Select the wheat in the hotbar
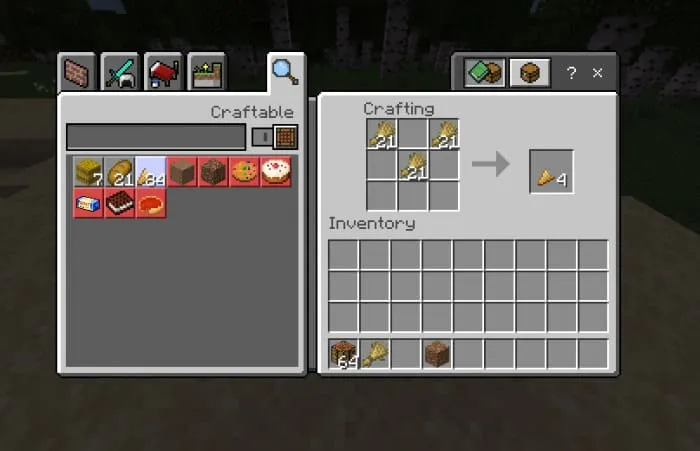This screenshot has width=700, height=451. pos(375,354)
